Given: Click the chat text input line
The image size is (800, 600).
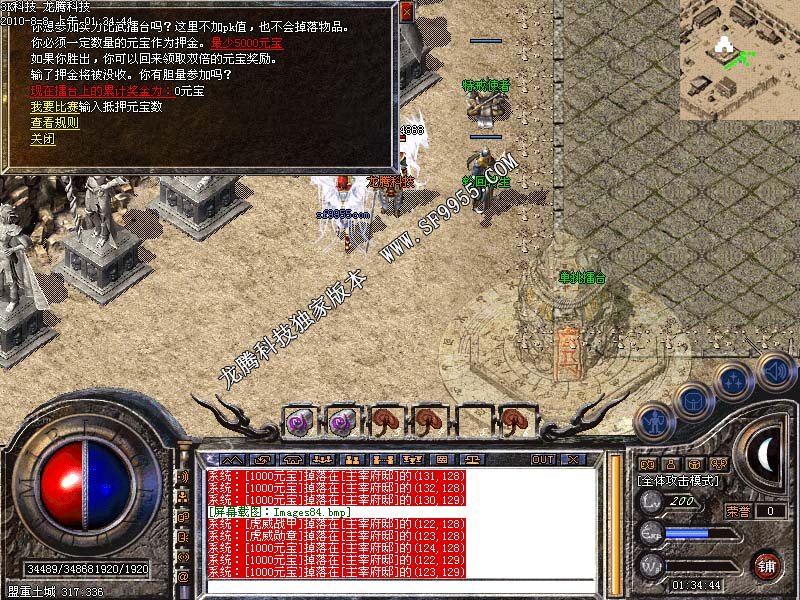Looking at the screenshot, I should click(400, 587).
